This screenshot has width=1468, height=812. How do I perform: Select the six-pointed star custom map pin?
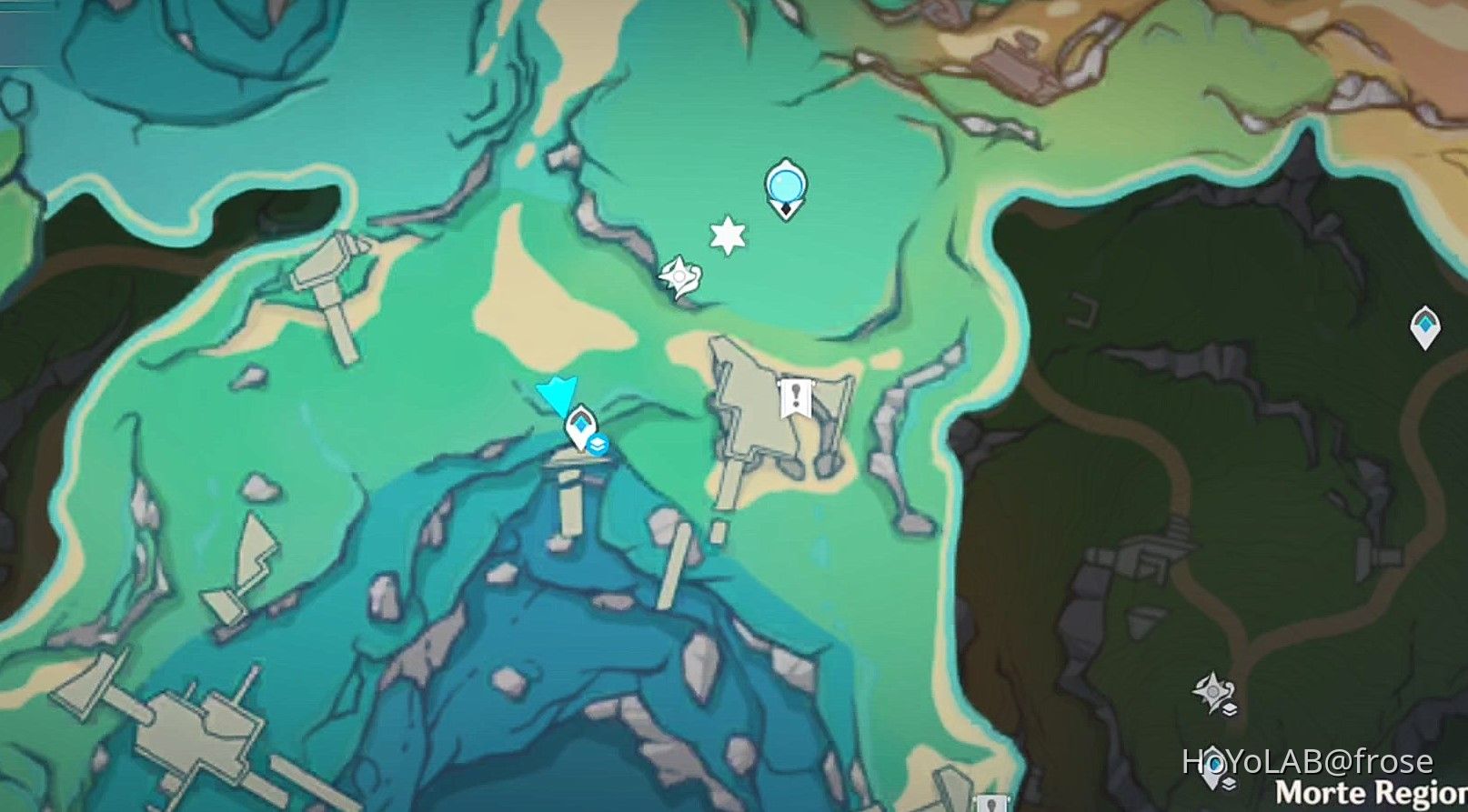[x=726, y=236]
